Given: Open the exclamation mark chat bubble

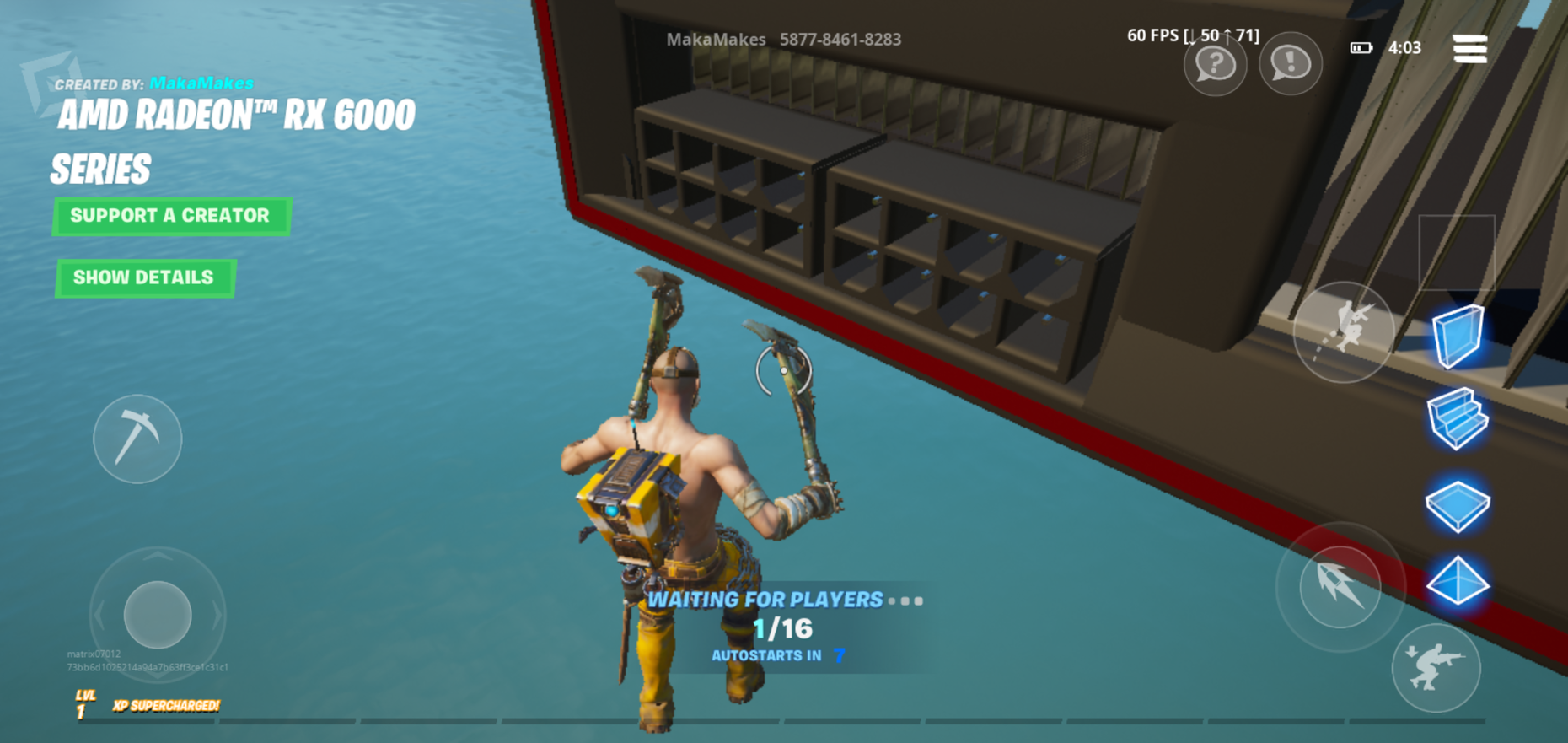Looking at the screenshot, I should [x=1290, y=63].
